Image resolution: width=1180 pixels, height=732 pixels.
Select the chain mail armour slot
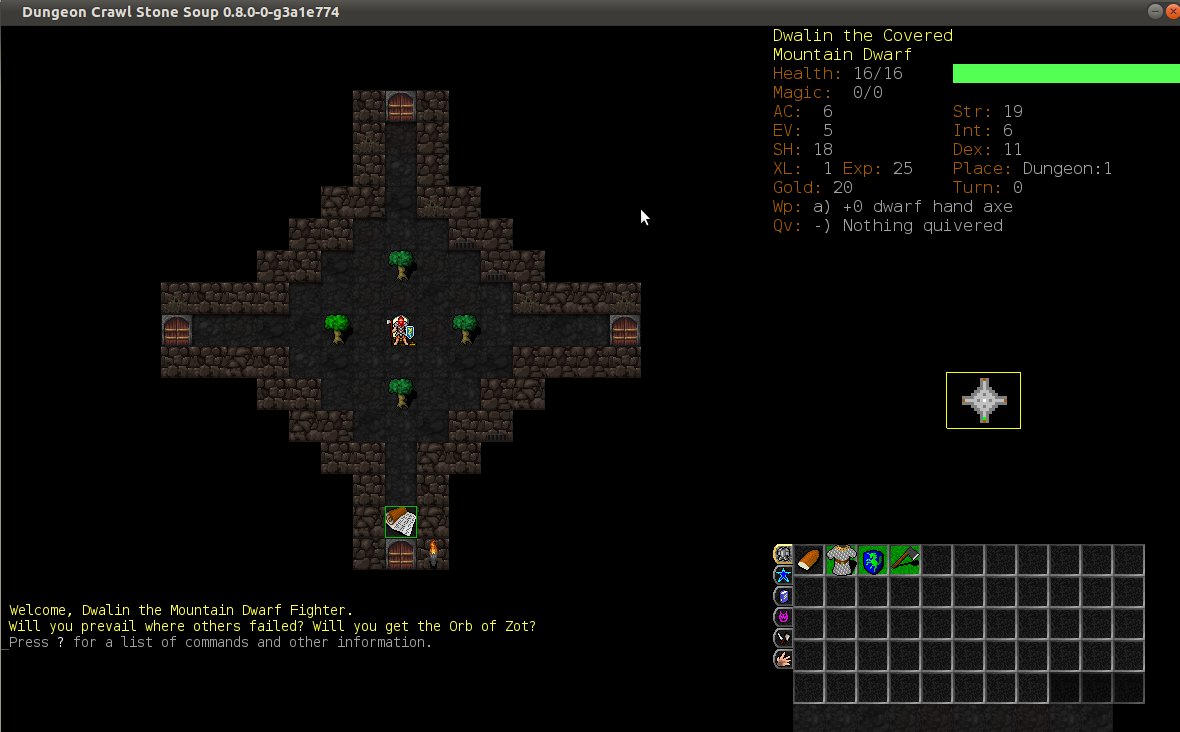pos(841,560)
